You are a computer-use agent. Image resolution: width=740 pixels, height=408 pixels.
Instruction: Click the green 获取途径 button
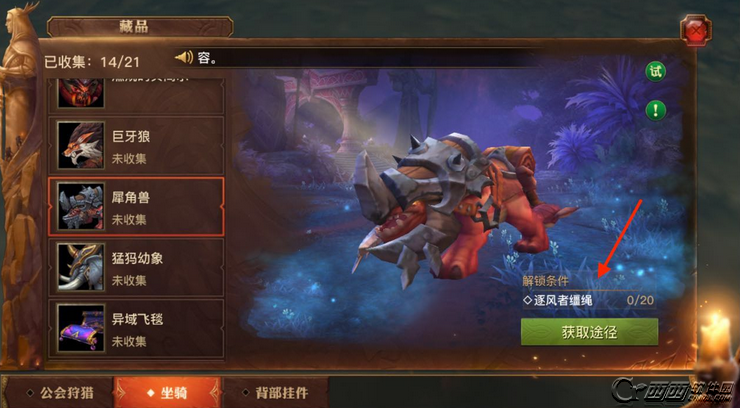point(589,332)
